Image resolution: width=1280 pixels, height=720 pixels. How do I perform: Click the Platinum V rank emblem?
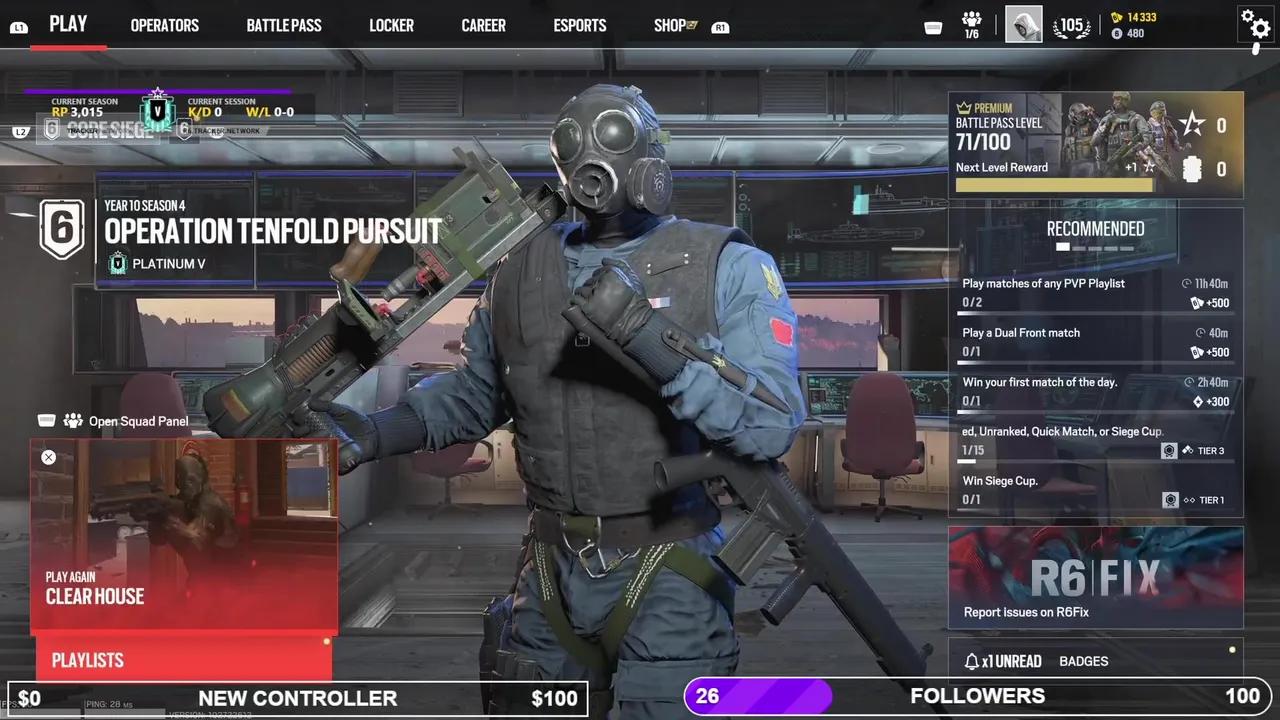pos(118,263)
